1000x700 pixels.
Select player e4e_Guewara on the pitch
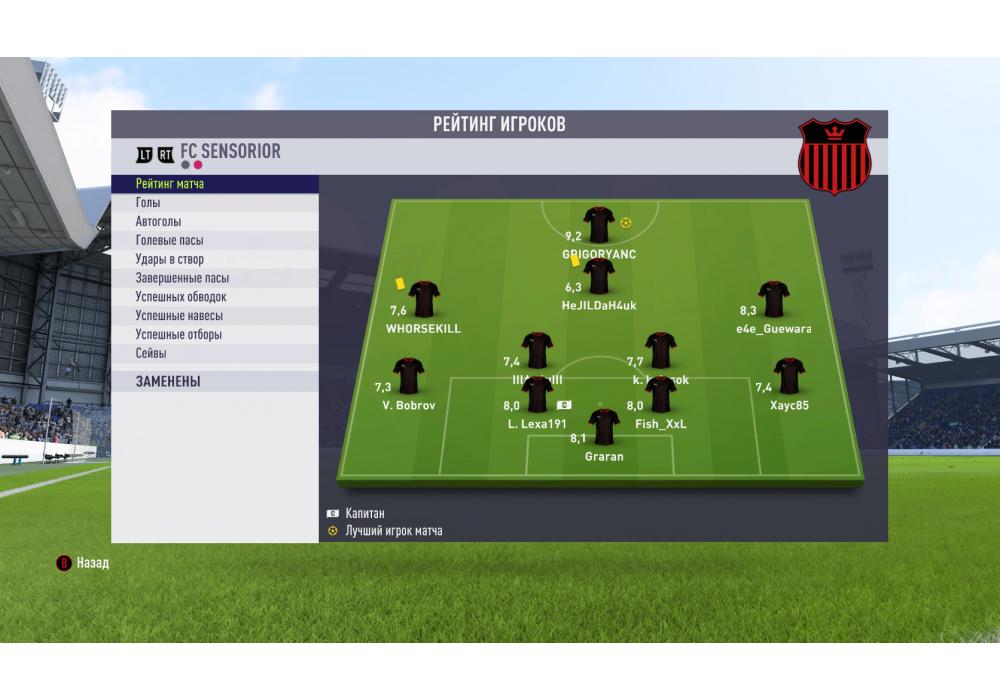pos(773,299)
